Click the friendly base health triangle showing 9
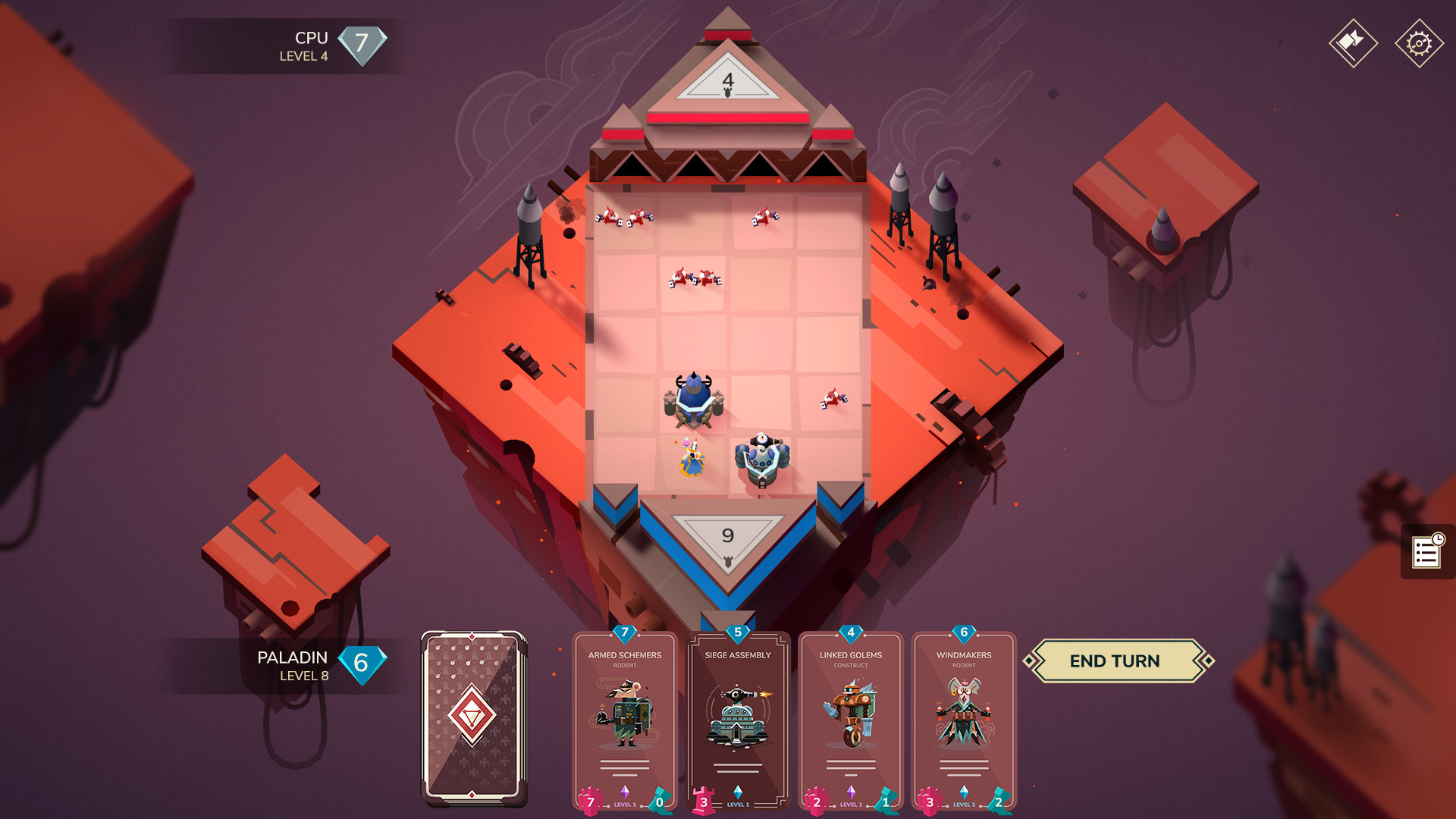The height and width of the screenshot is (819, 1456). [729, 536]
